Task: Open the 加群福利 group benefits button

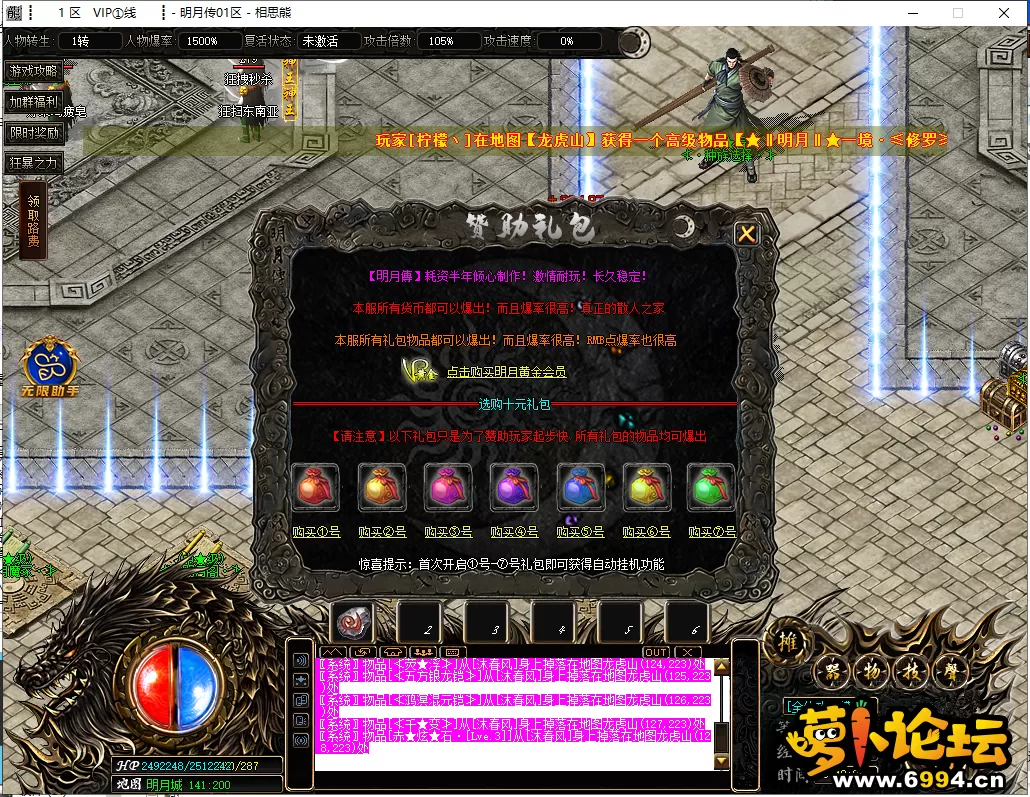Action: click(34, 101)
